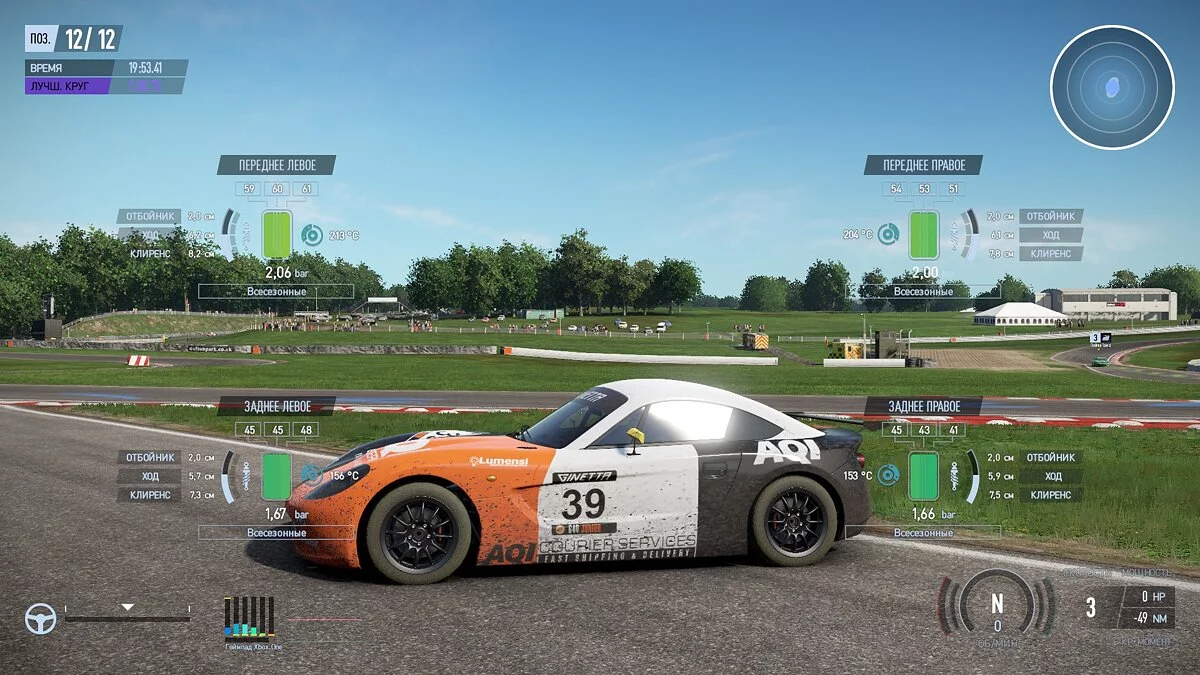Select the ЗАДНЕЕ ЛЕВОЕ tire panel header
Screen dimensions: 1200x675
point(277,406)
